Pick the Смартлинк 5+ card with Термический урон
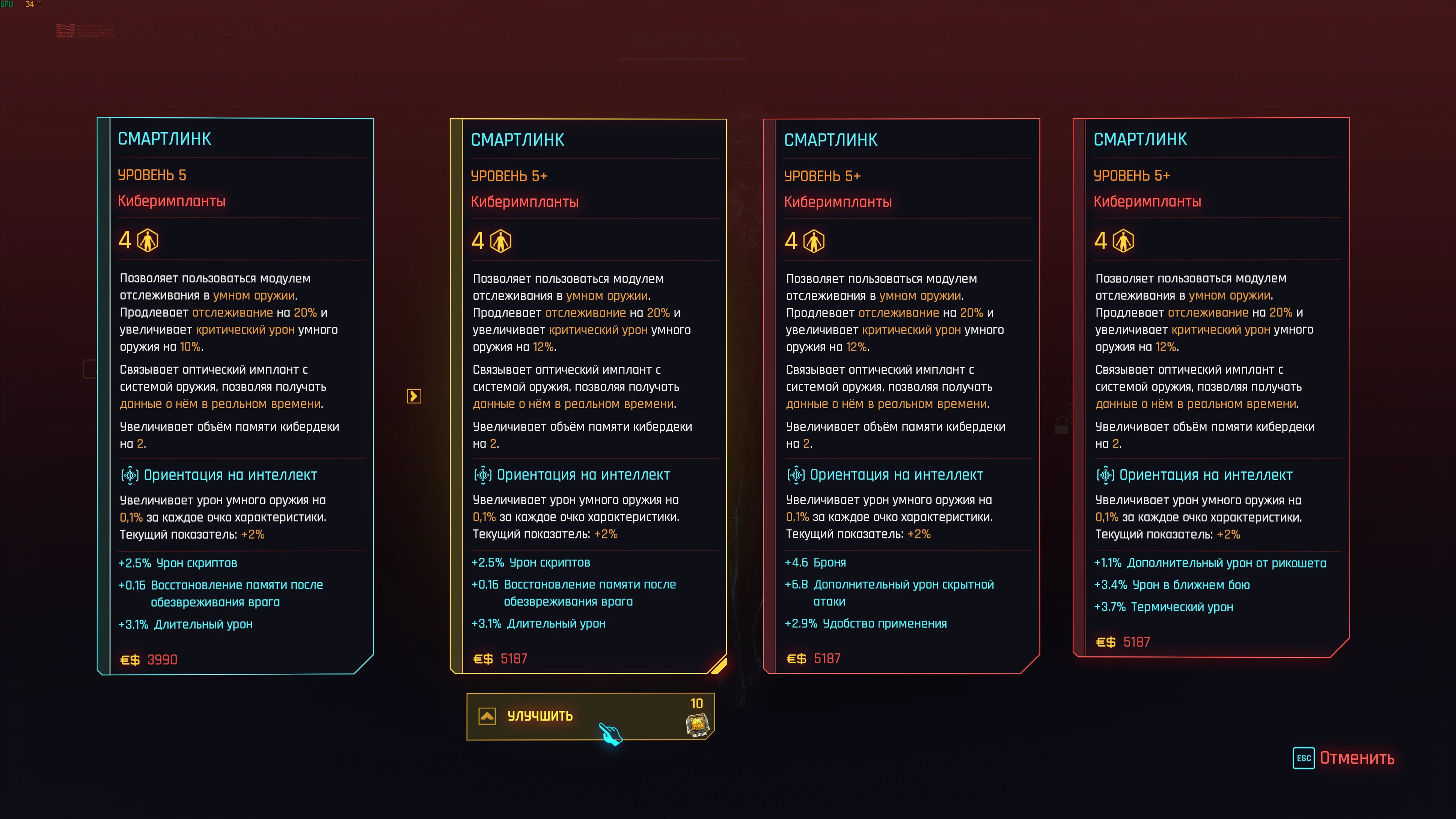Screen dimensions: 1456x819 click(1211, 388)
